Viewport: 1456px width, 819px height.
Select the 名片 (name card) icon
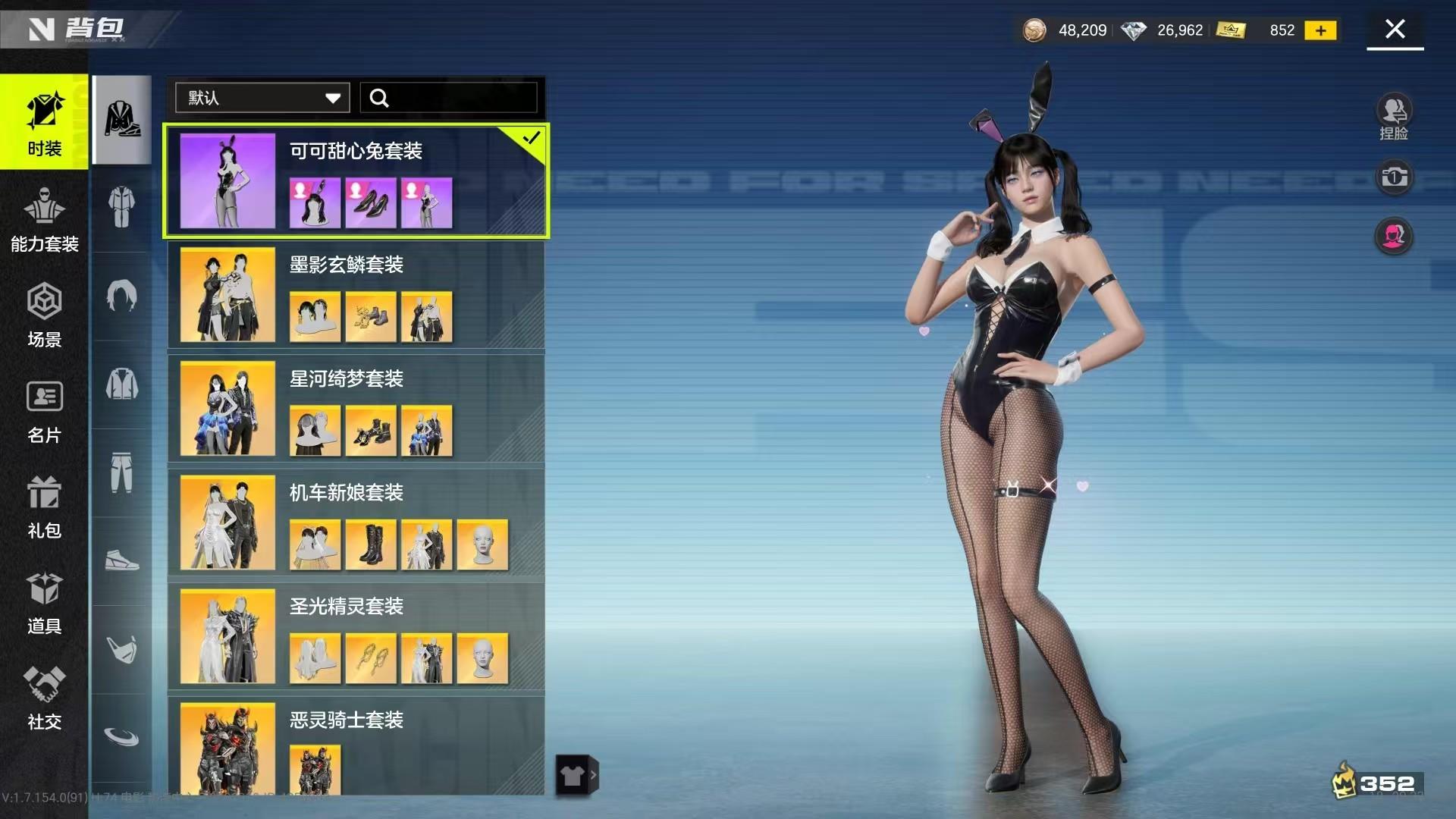click(x=43, y=409)
